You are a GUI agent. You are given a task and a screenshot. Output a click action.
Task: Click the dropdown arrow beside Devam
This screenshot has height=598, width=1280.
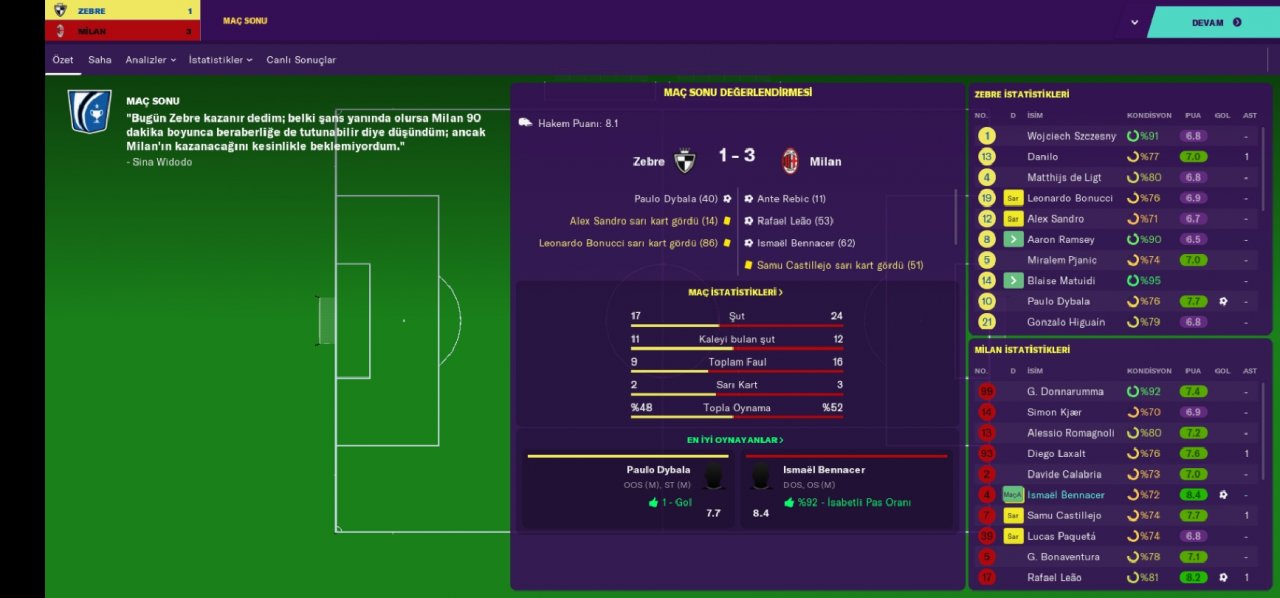coord(1134,22)
